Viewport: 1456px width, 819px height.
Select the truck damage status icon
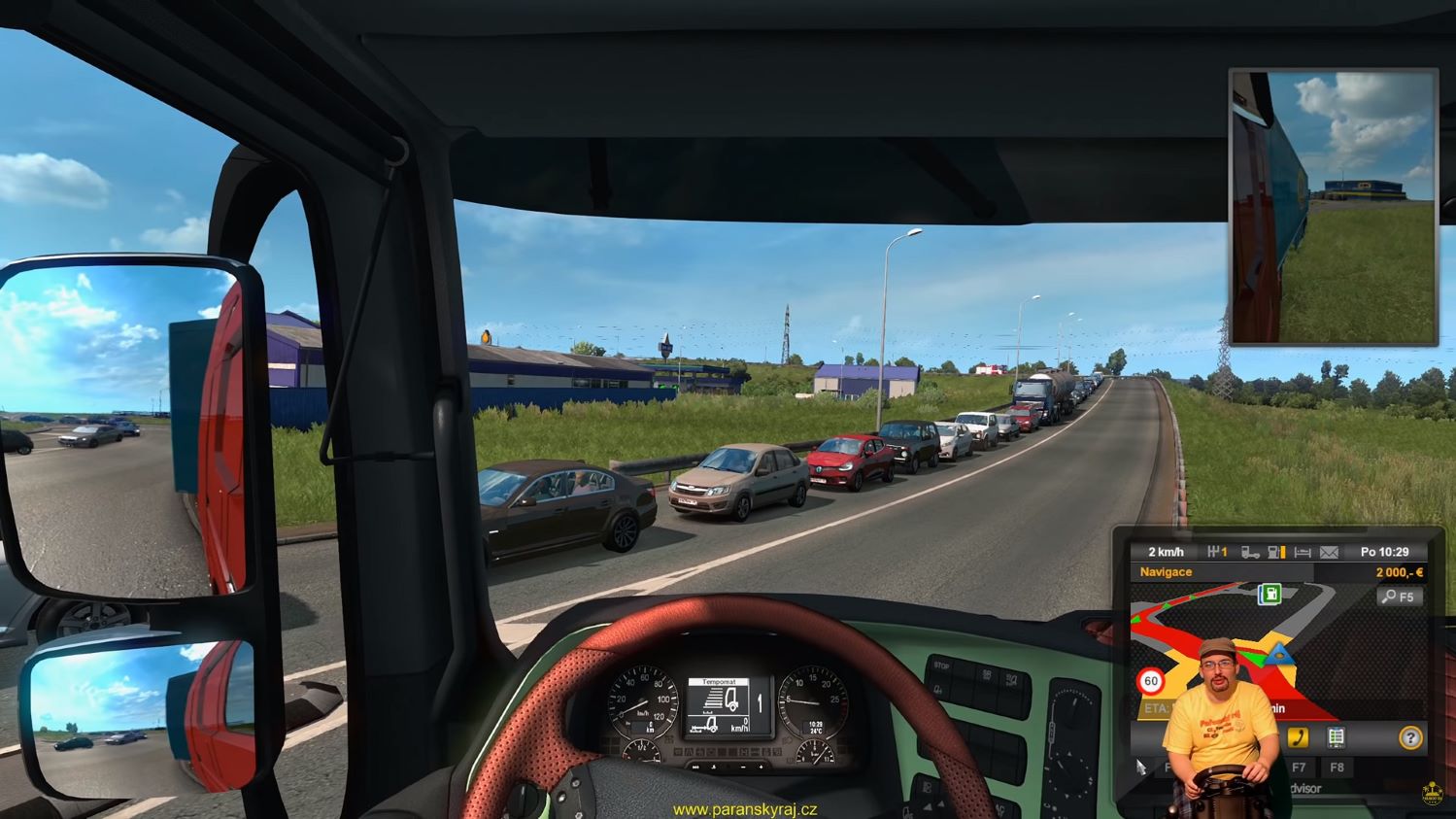[x=1250, y=552]
